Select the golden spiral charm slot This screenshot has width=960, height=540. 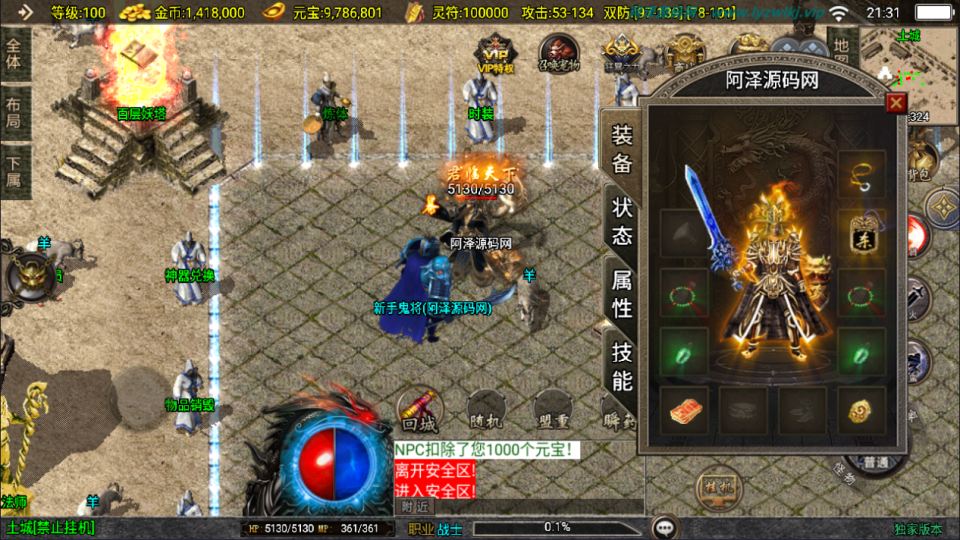click(859, 410)
